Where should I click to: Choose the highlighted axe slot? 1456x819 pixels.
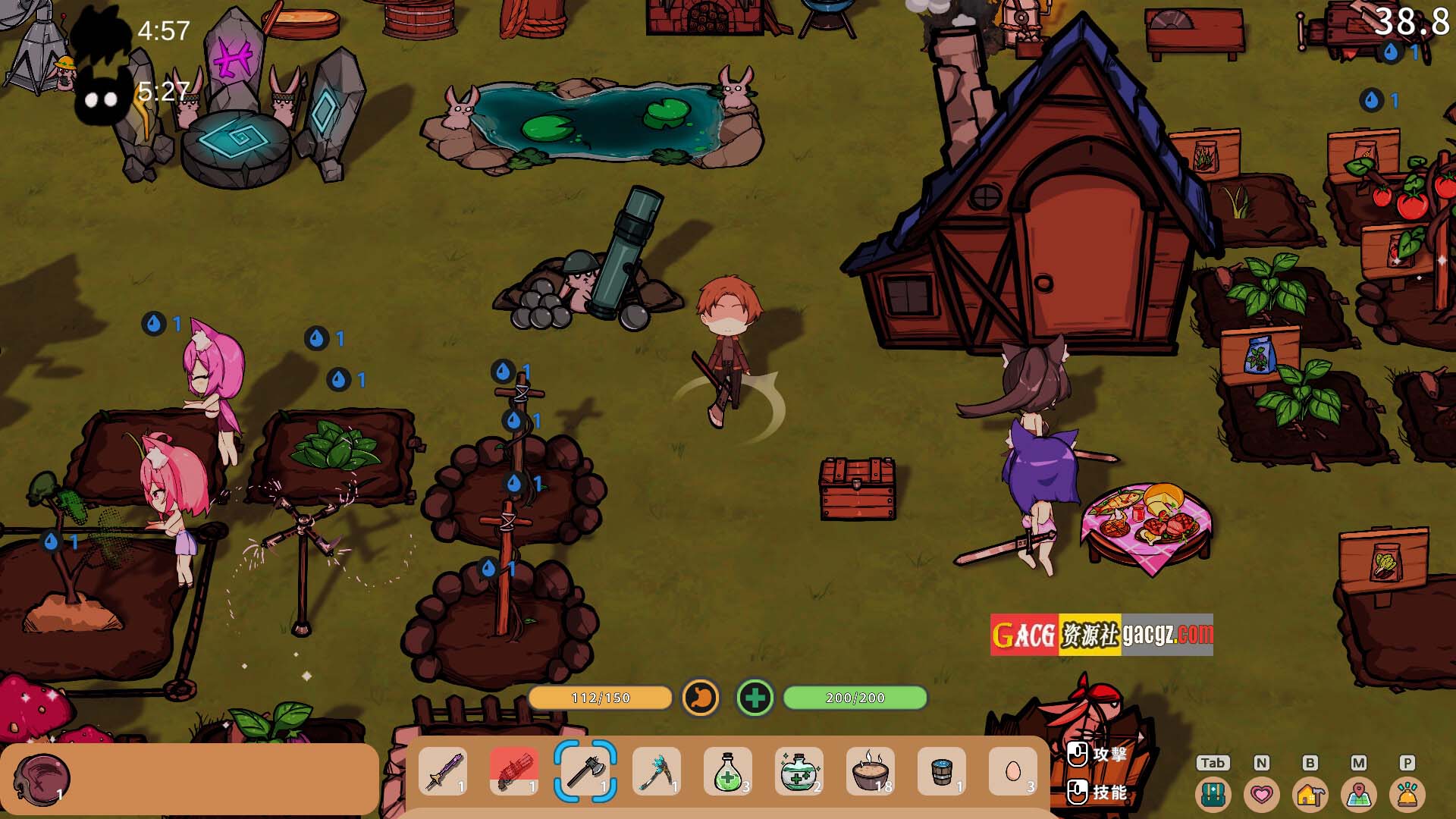point(585,771)
